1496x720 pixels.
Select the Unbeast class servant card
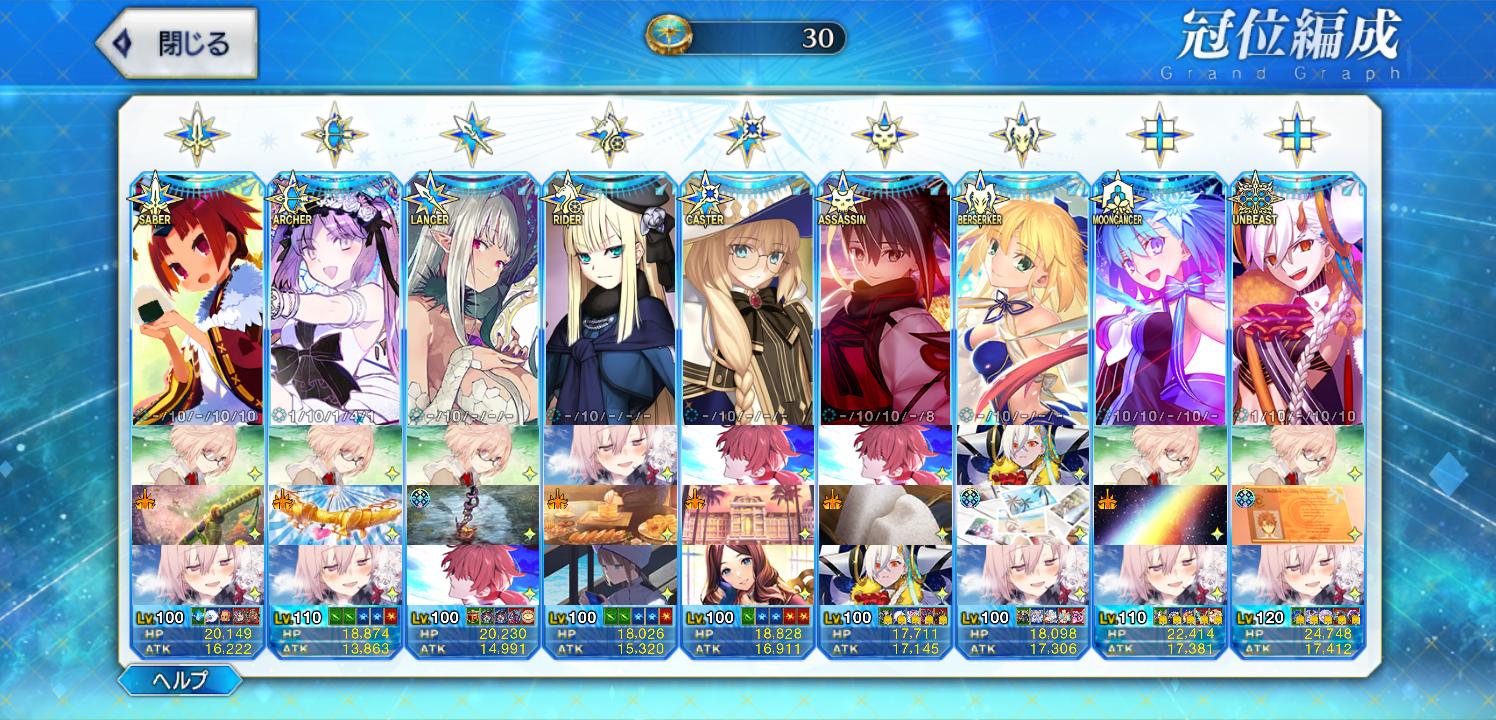(x=1296, y=300)
